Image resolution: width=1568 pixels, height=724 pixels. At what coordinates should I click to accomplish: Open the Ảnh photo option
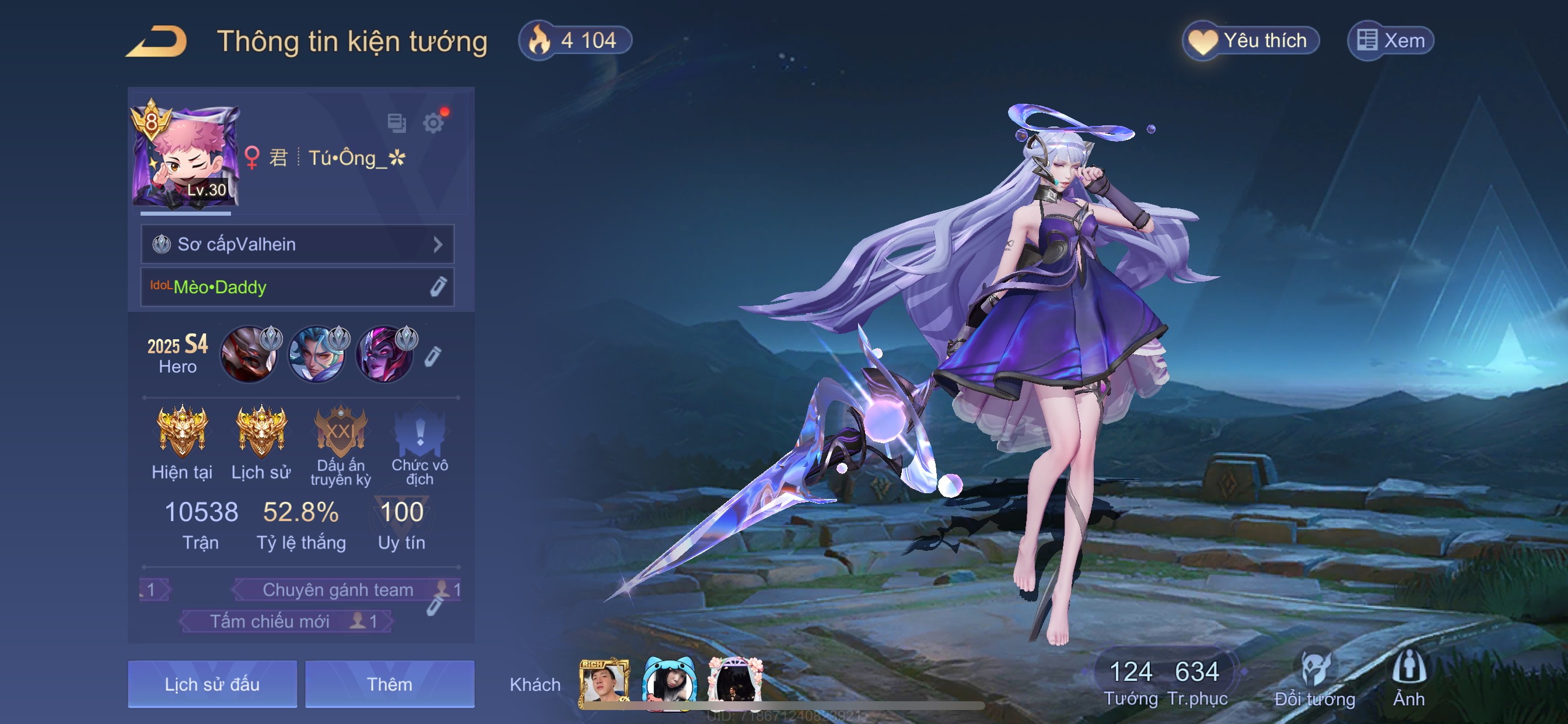[1409, 679]
